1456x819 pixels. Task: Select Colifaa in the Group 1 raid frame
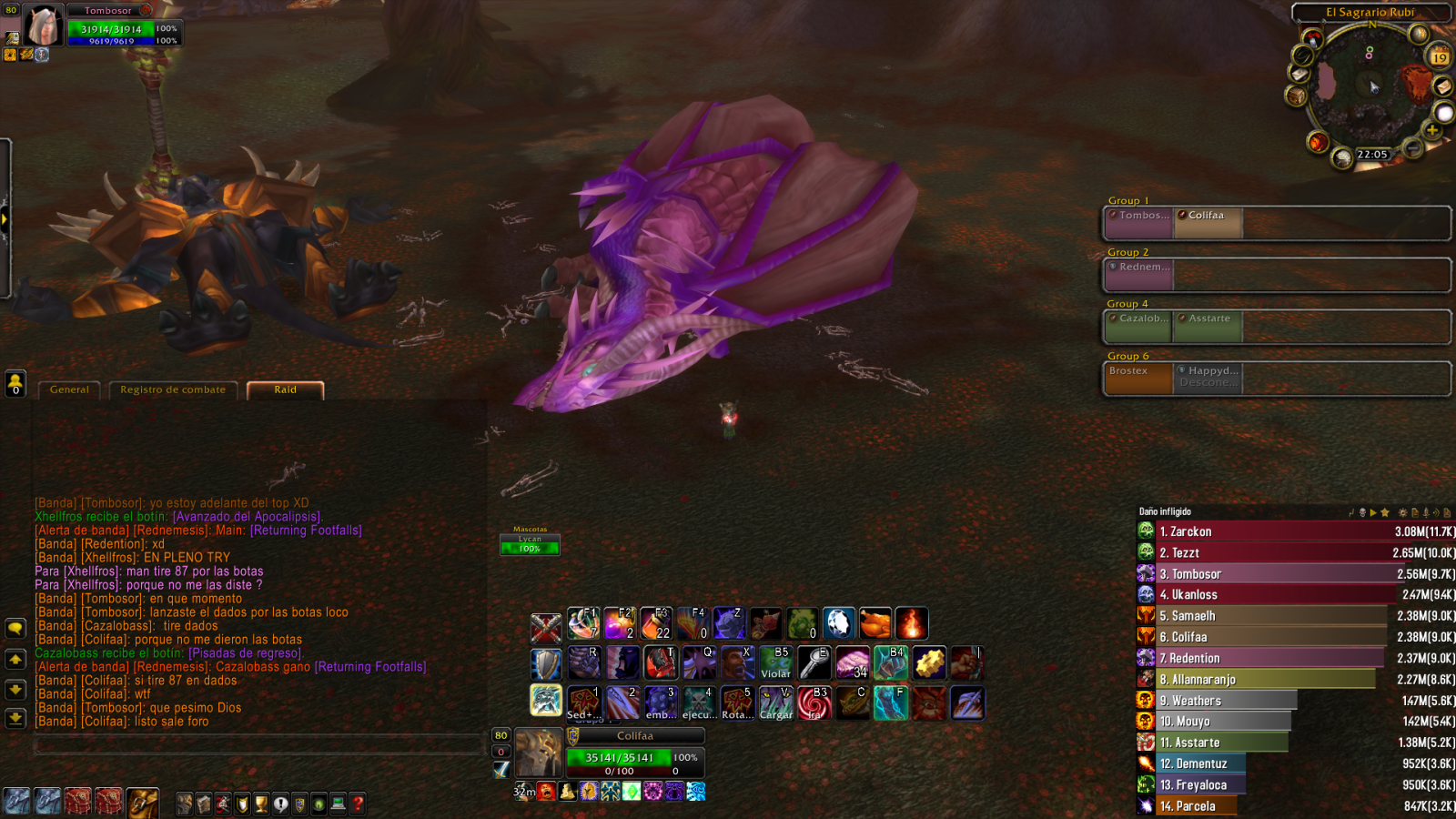1207,223
